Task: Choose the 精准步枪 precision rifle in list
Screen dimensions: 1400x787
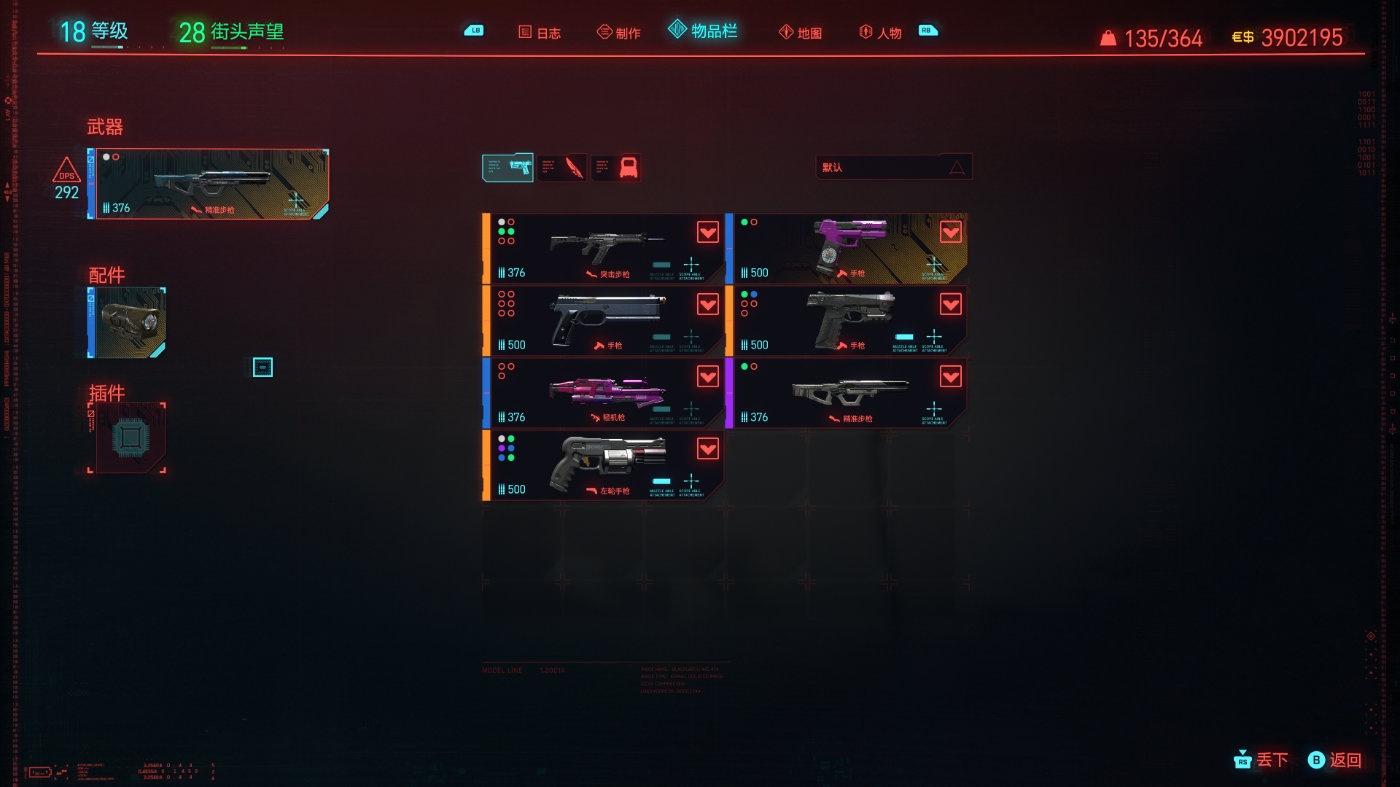Action: [847, 393]
